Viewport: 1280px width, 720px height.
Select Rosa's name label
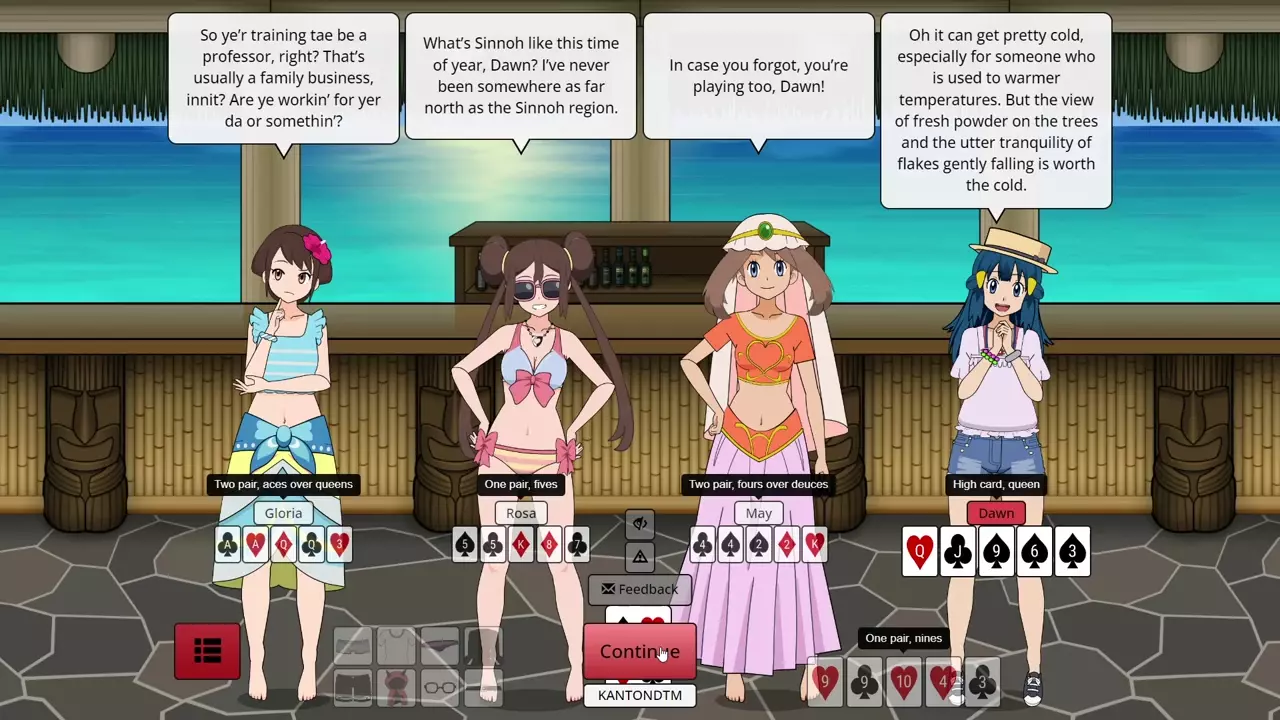[x=521, y=513]
